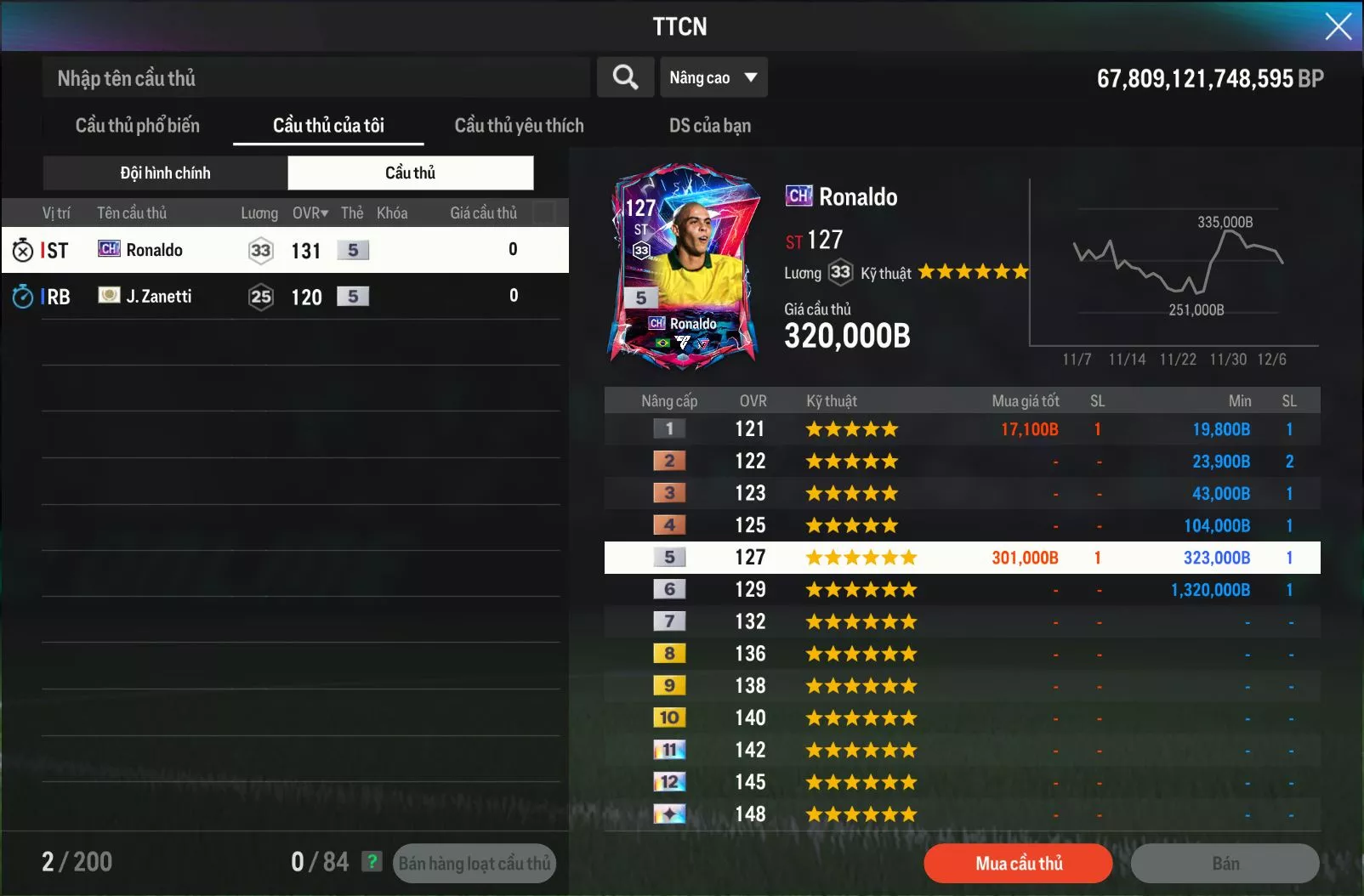Run search with the magnifying glass button

(625, 77)
